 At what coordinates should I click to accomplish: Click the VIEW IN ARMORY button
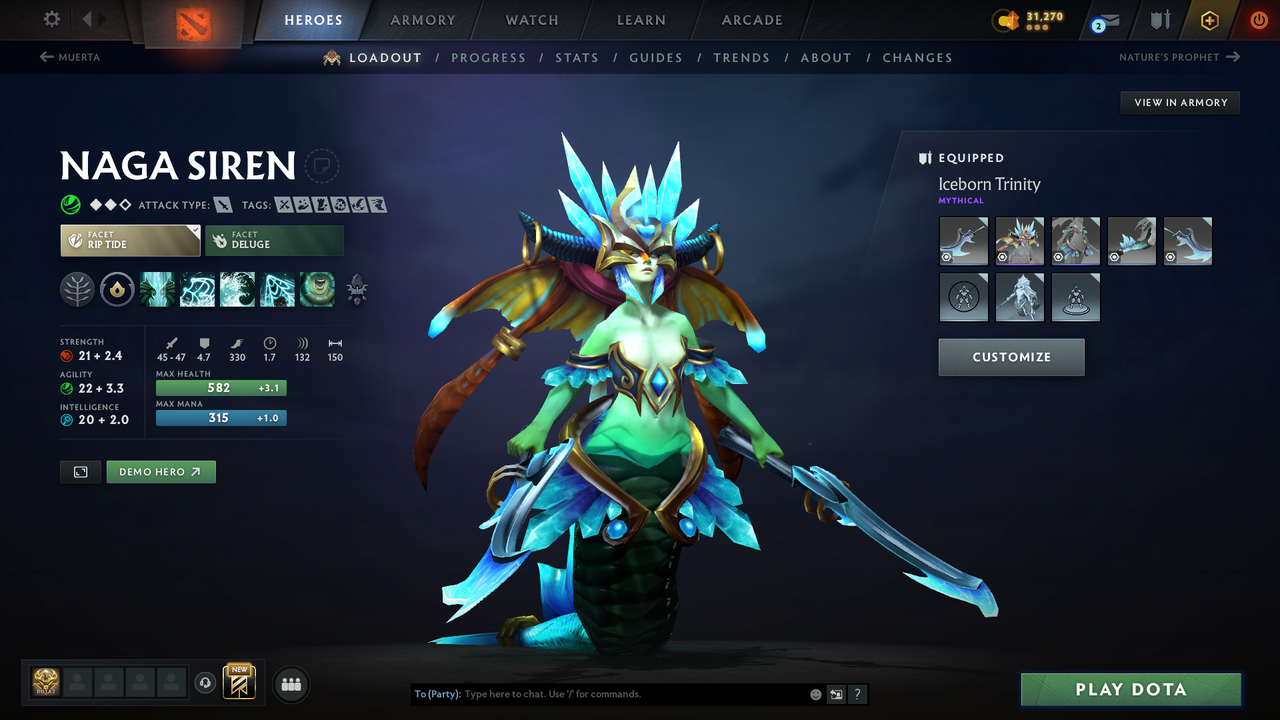coord(1179,102)
